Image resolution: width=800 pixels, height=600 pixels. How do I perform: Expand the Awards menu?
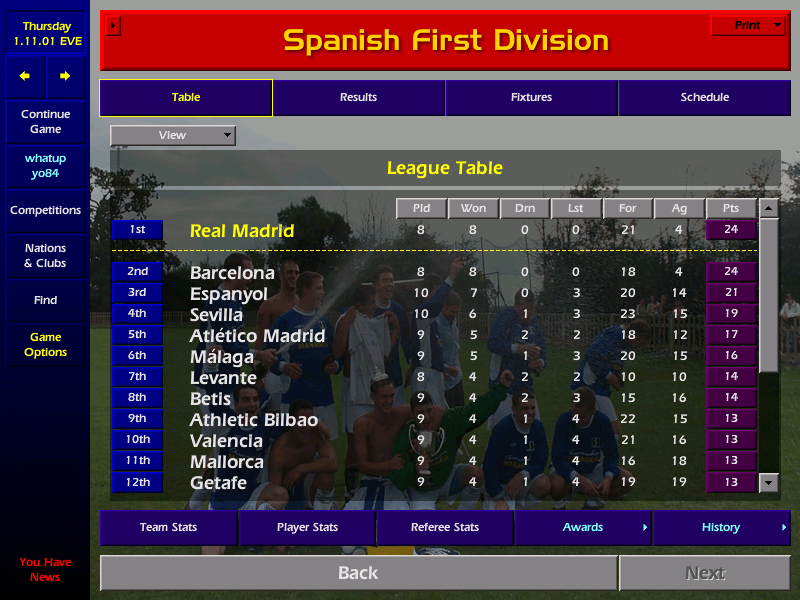coord(583,527)
